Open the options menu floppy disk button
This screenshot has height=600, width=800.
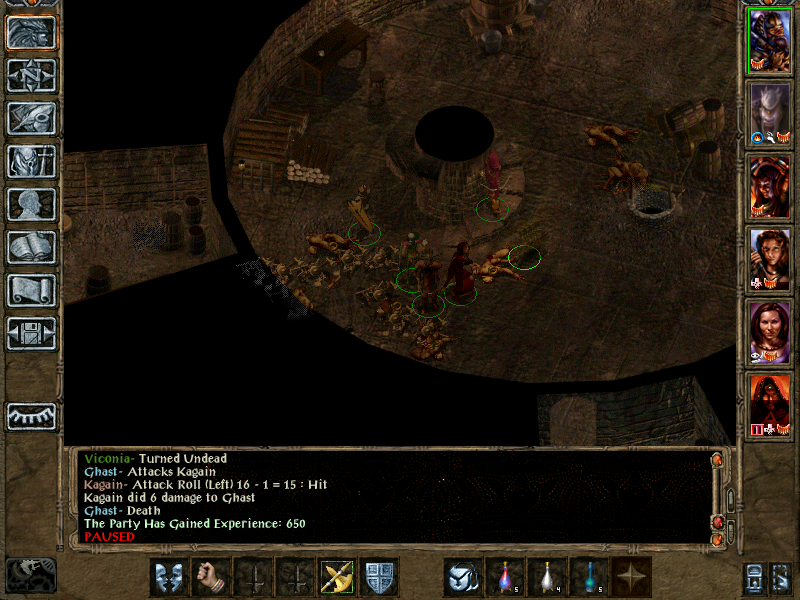[x=31, y=333]
